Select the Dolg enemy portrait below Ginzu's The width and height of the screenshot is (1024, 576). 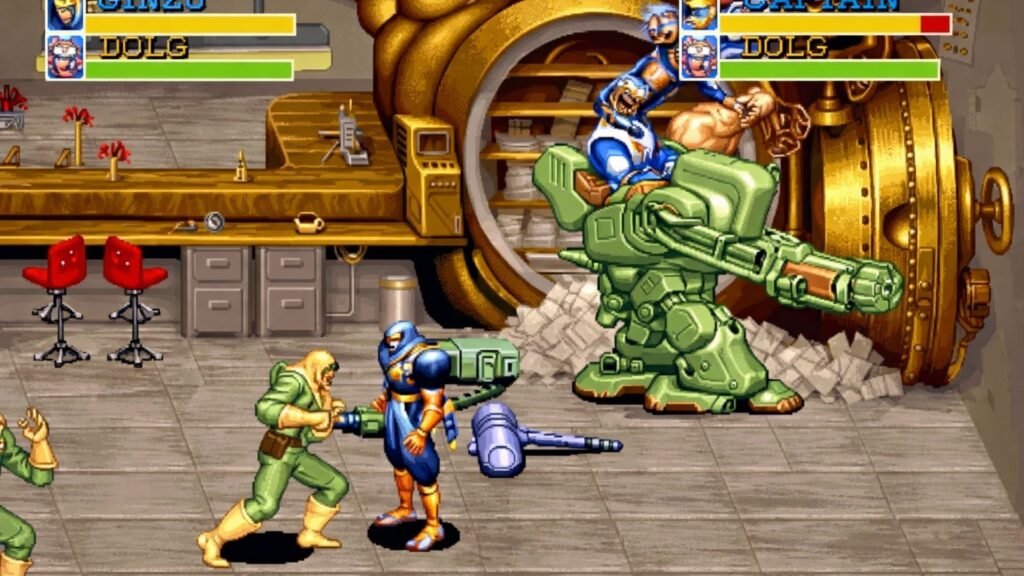[64, 57]
